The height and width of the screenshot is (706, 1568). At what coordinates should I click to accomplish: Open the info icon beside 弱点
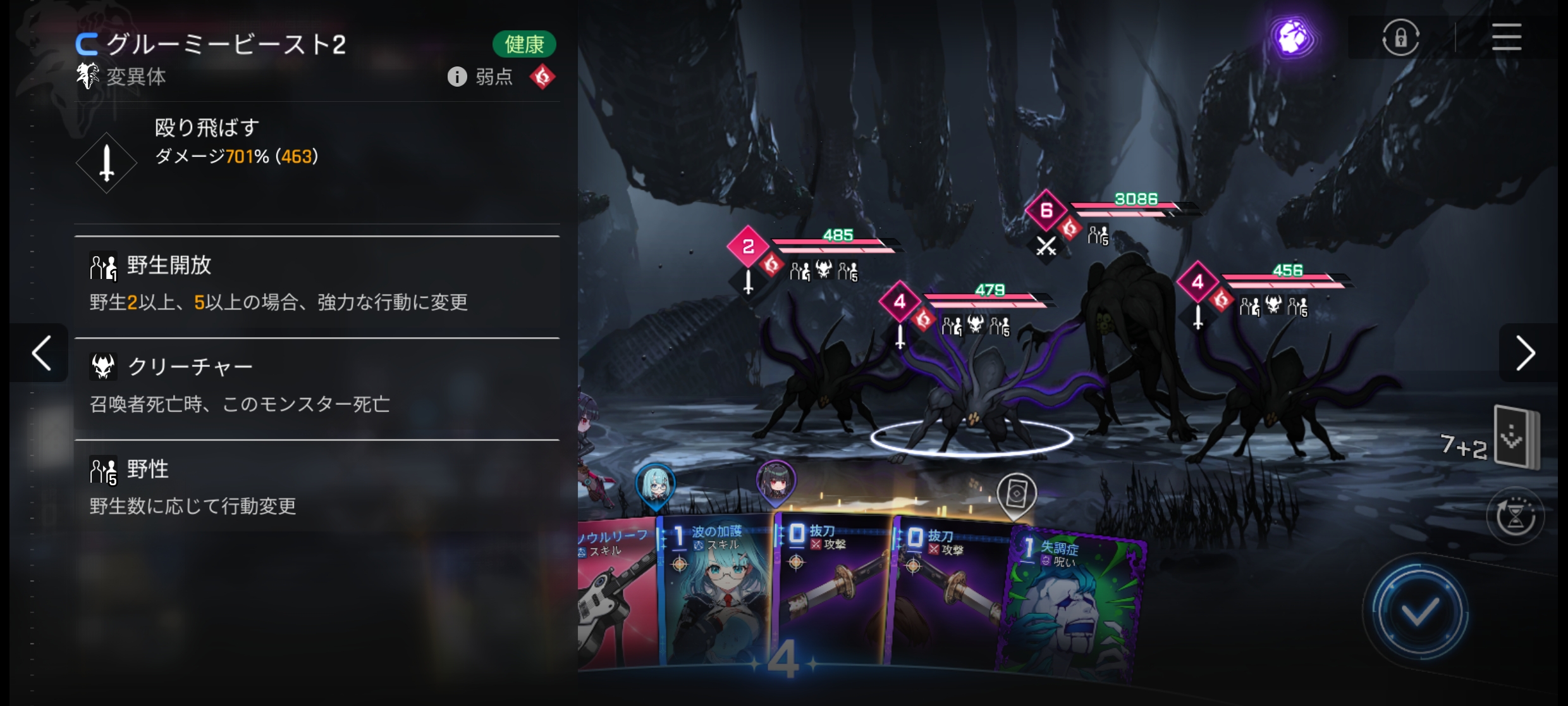pos(456,77)
